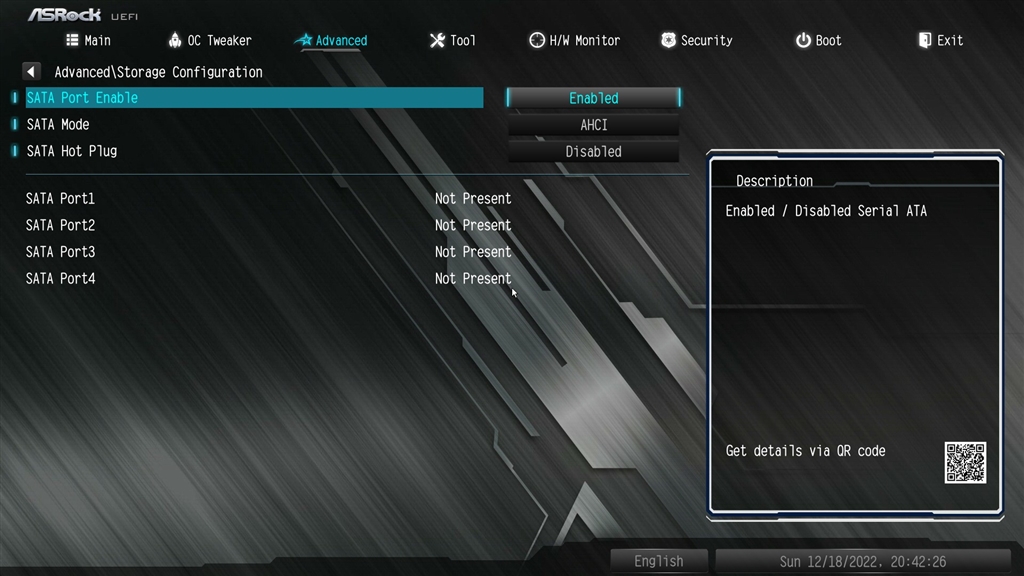Switch to the Security tab
This screenshot has width=1024, height=576.
tap(696, 40)
